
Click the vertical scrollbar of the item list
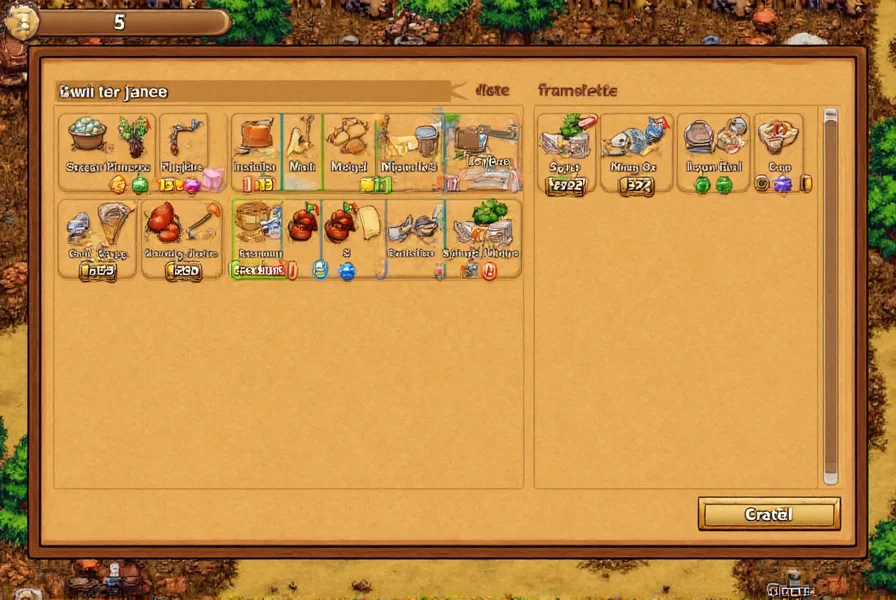[x=830, y=295]
